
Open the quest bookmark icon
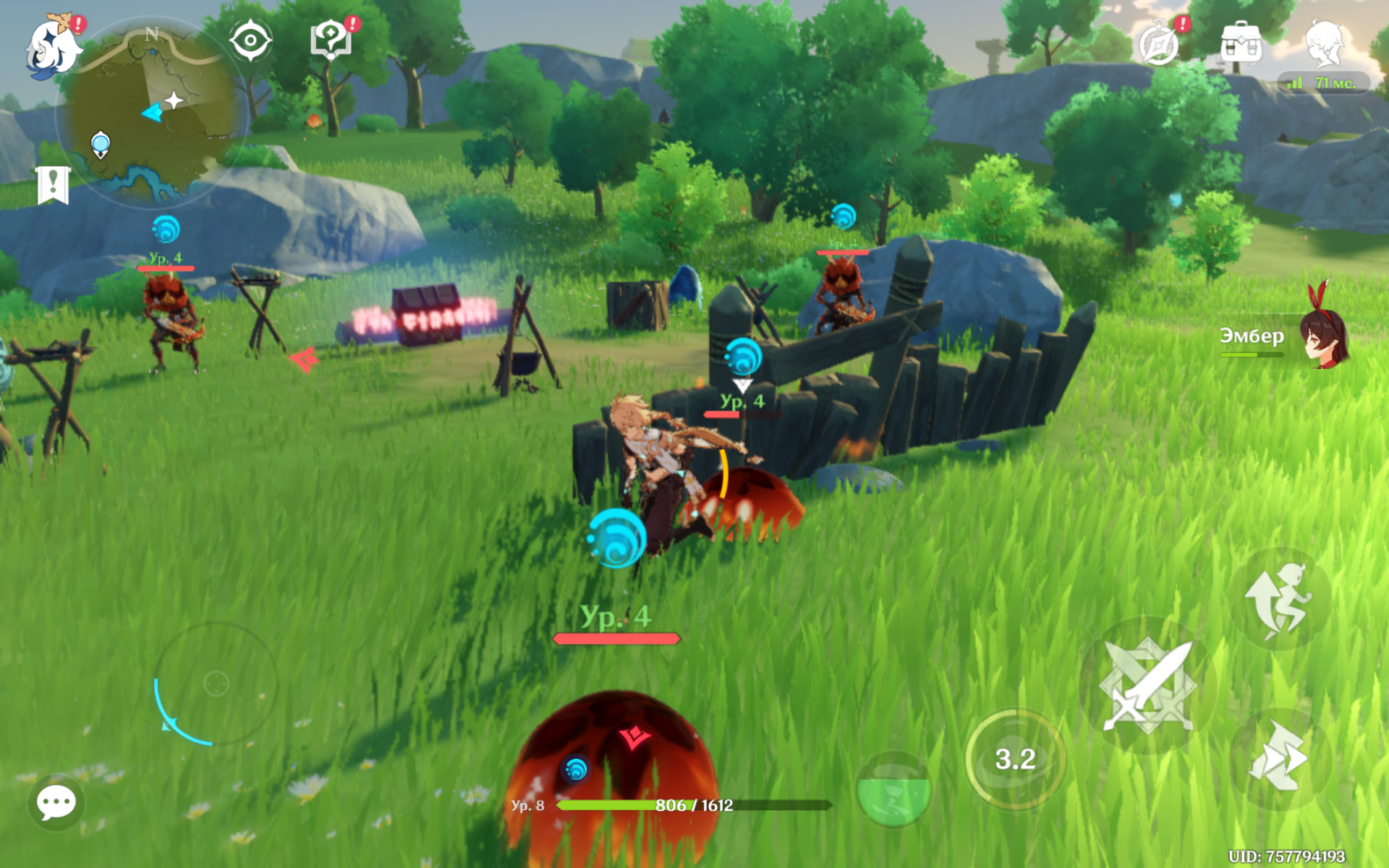[53, 184]
